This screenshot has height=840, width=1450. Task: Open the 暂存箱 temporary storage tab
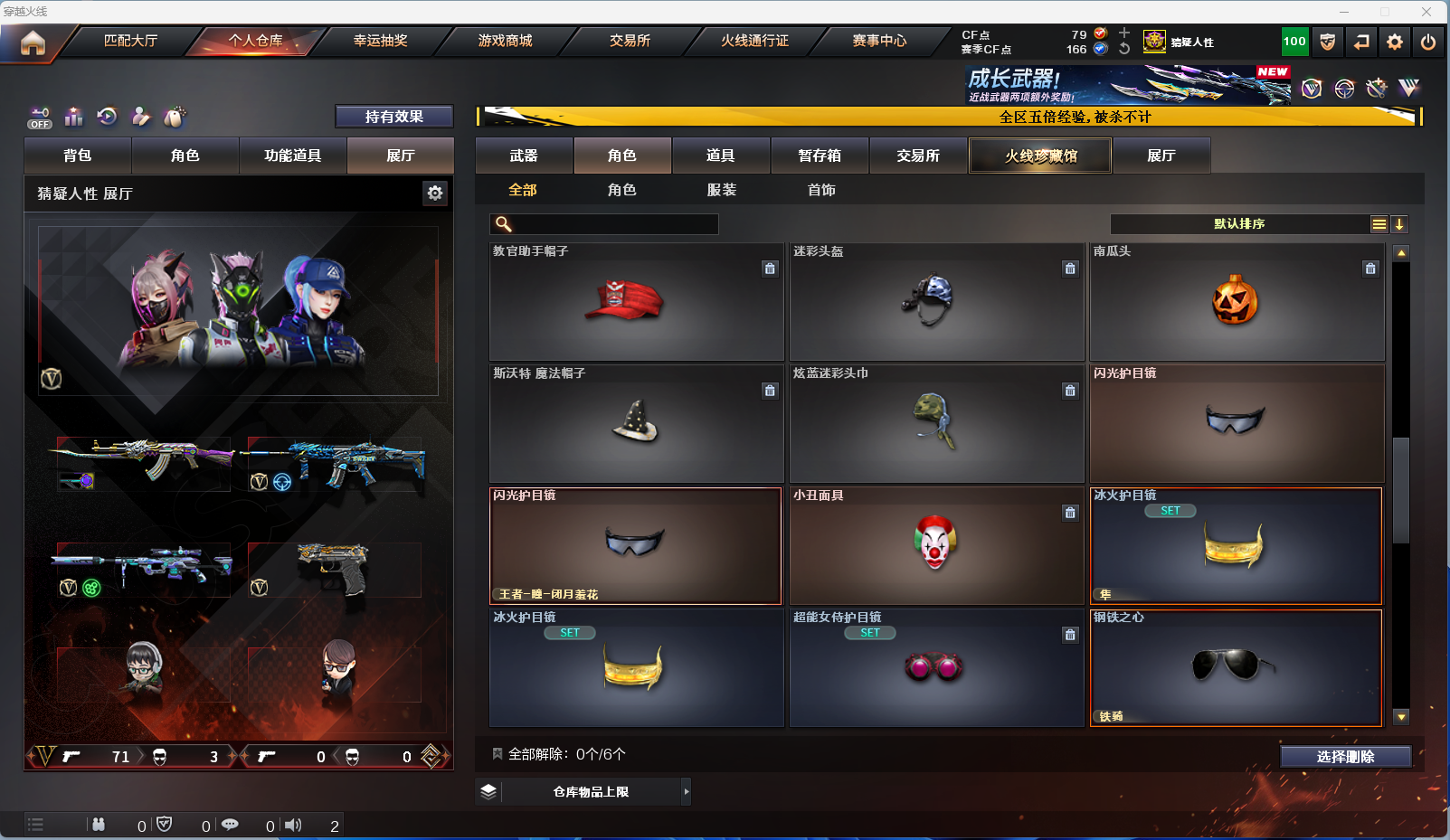click(x=820, y=156)
